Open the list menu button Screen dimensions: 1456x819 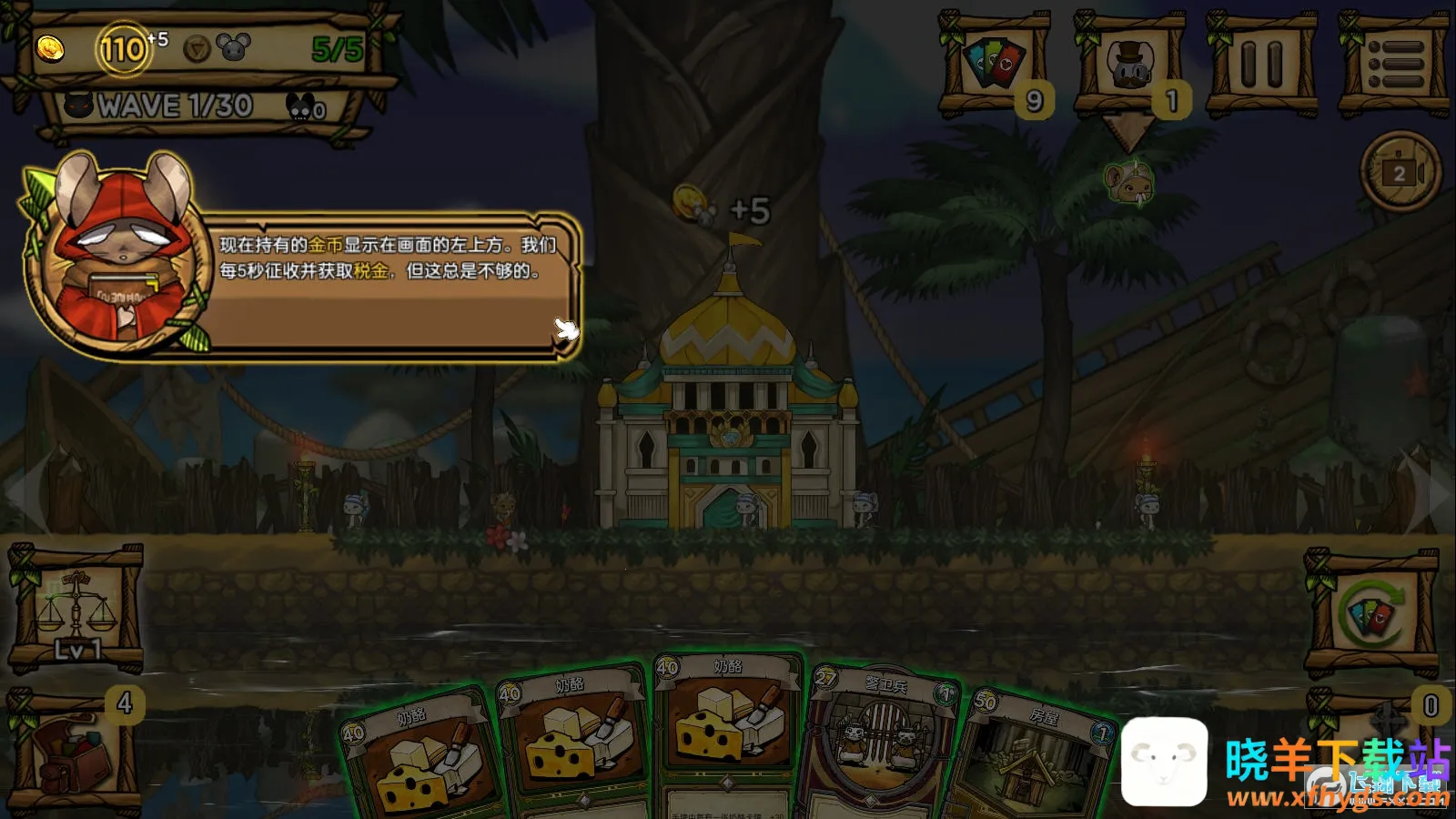[1394, 66]
